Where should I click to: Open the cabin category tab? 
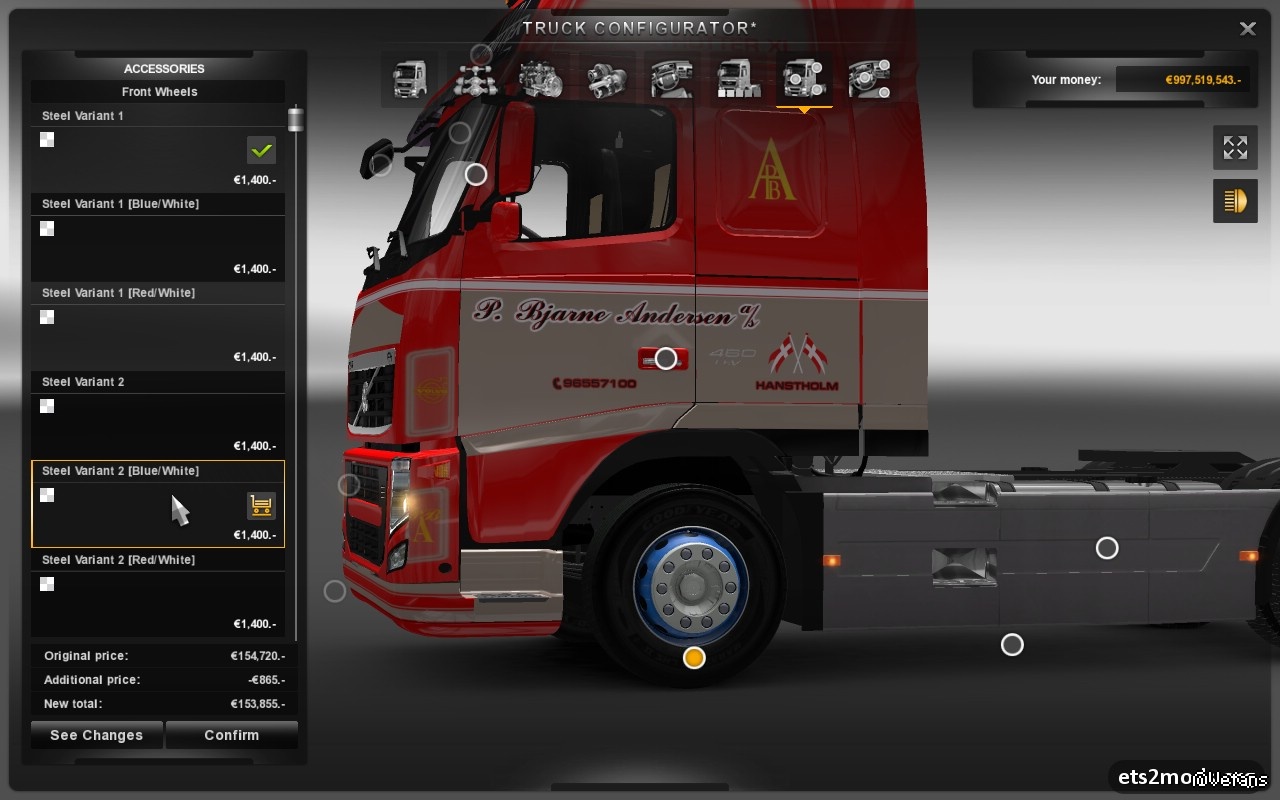[x=409, y=78]
